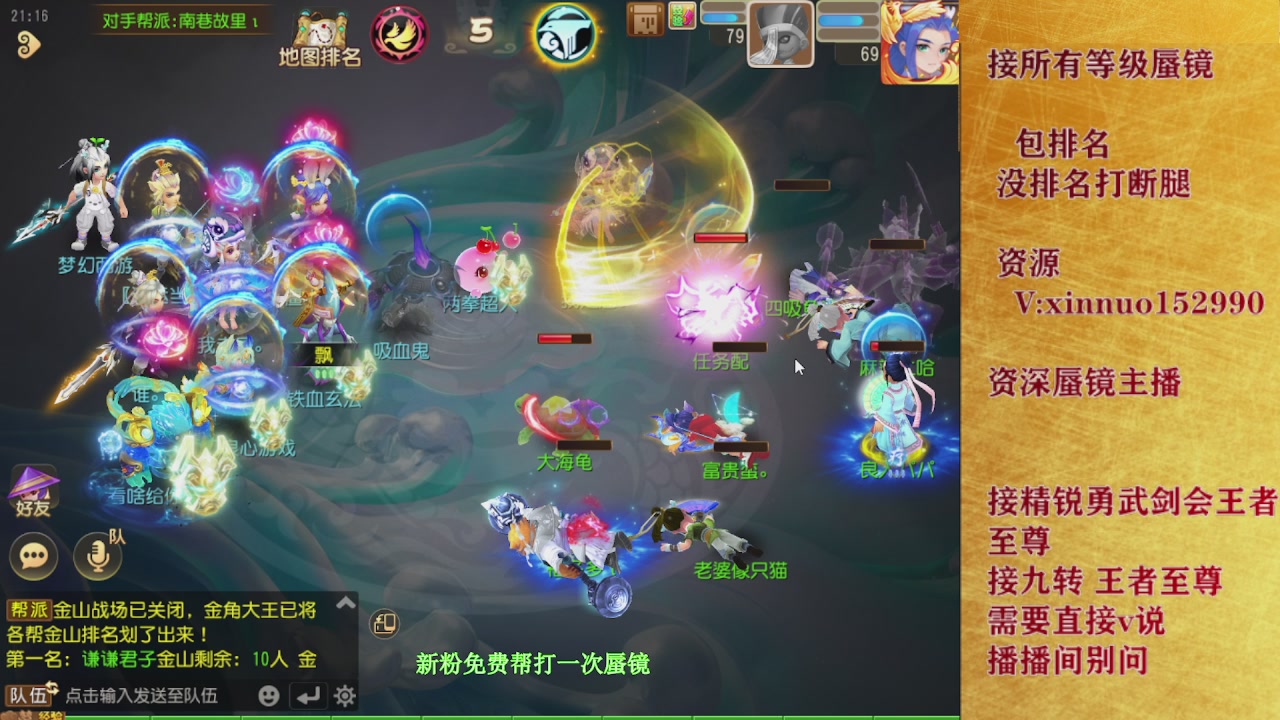The height and width of the screenshot is (720, 1280).
Task: Click the purple phoenix banner icon in top bar
Action: click(x=400, y=33)
